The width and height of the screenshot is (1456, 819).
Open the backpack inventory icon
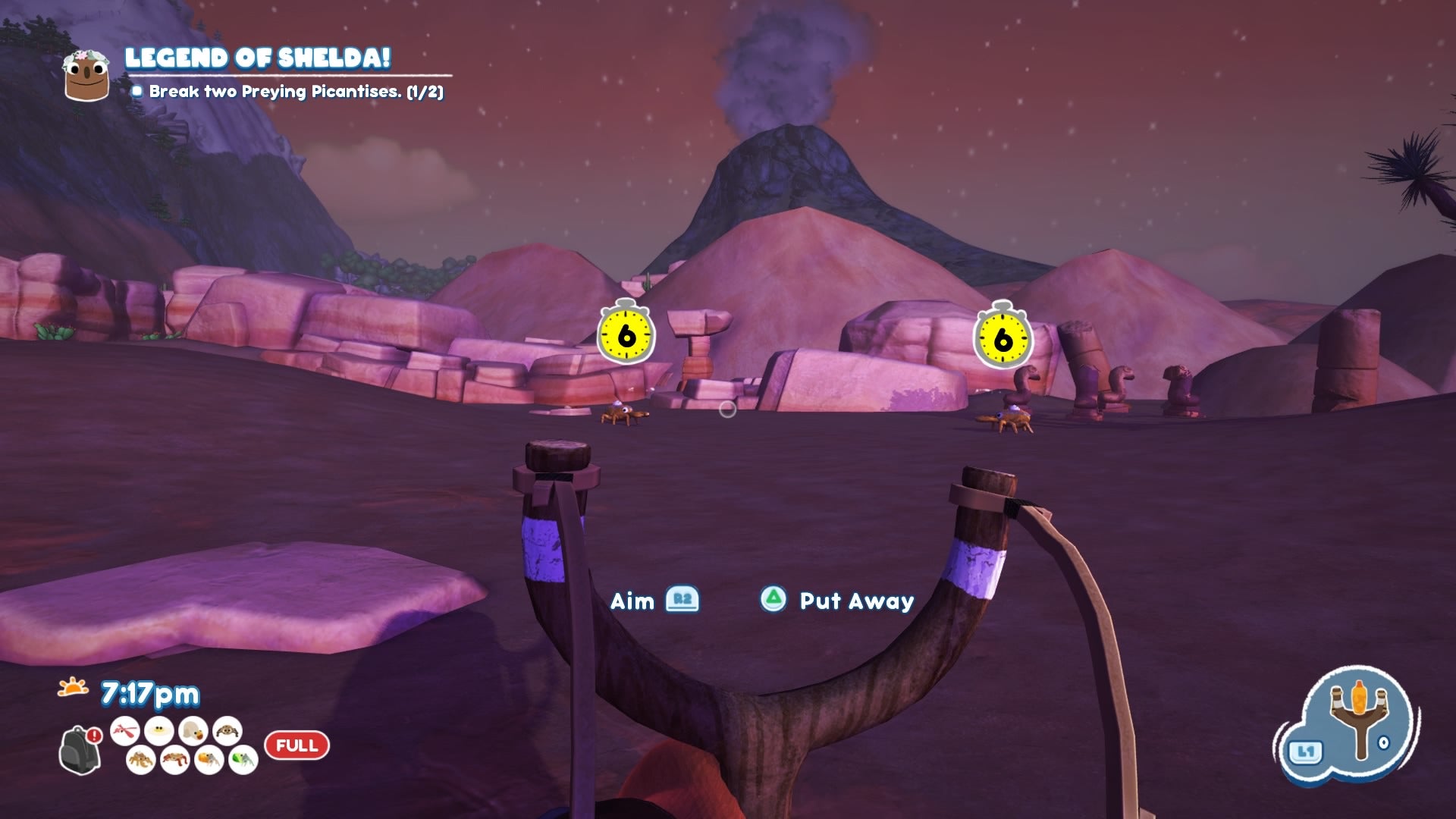pyautogui.click(x=79, y=749)
